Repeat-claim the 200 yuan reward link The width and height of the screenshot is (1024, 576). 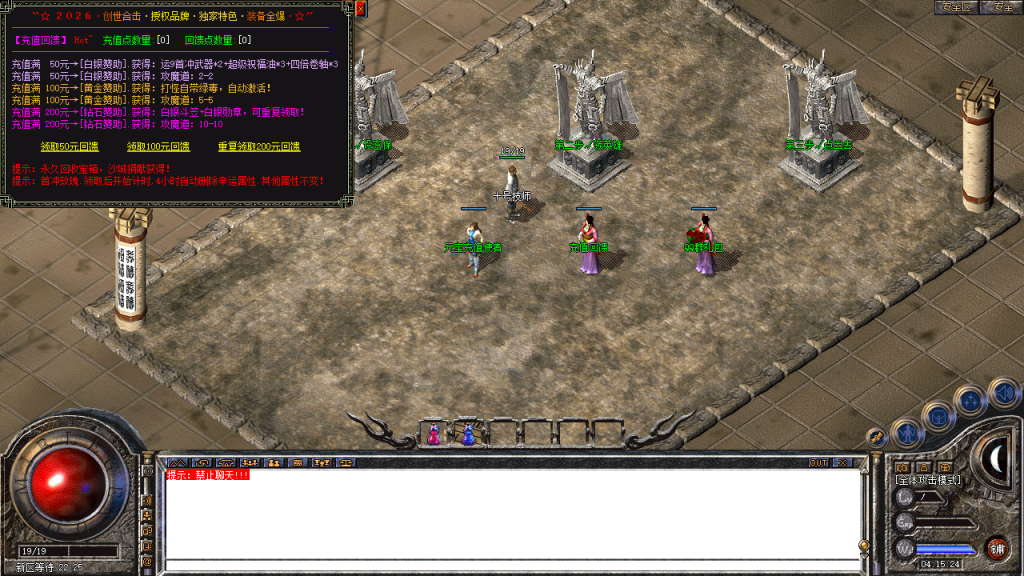pyautogui.click(x=258, y=147)
